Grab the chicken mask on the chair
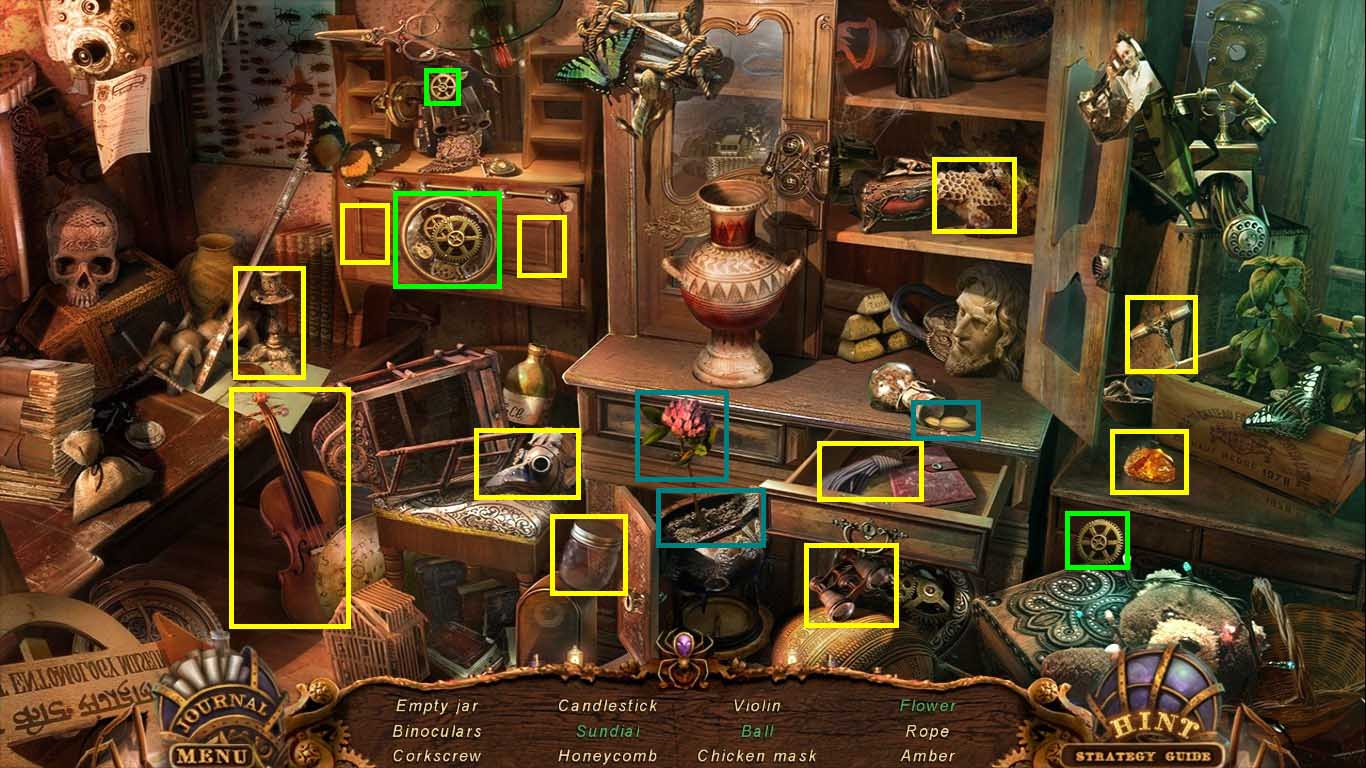The height and width of the screenshot is (768, 1366). click(x=527, y=463)
